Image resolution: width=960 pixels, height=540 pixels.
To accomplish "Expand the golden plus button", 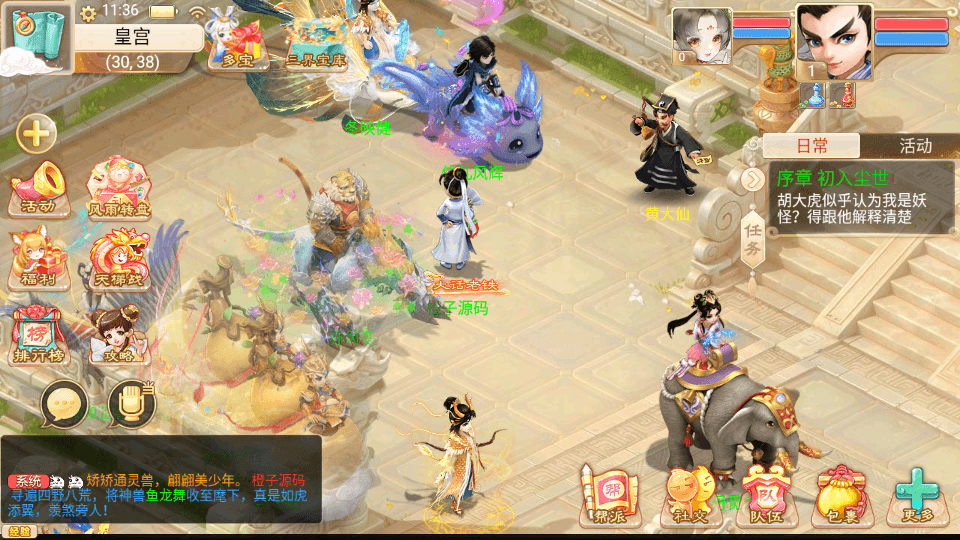I will 36,132.
